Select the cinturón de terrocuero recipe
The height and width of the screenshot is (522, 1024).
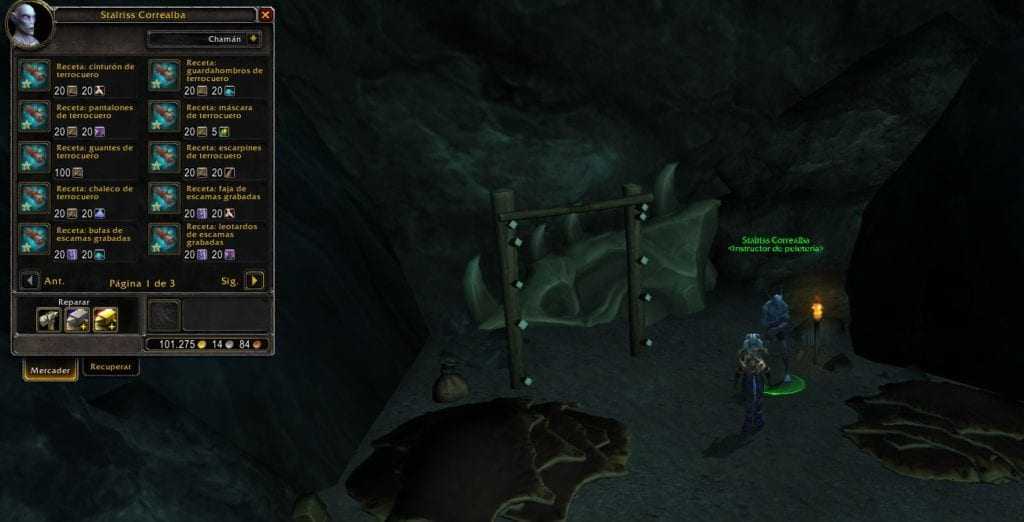click(36, 75)
